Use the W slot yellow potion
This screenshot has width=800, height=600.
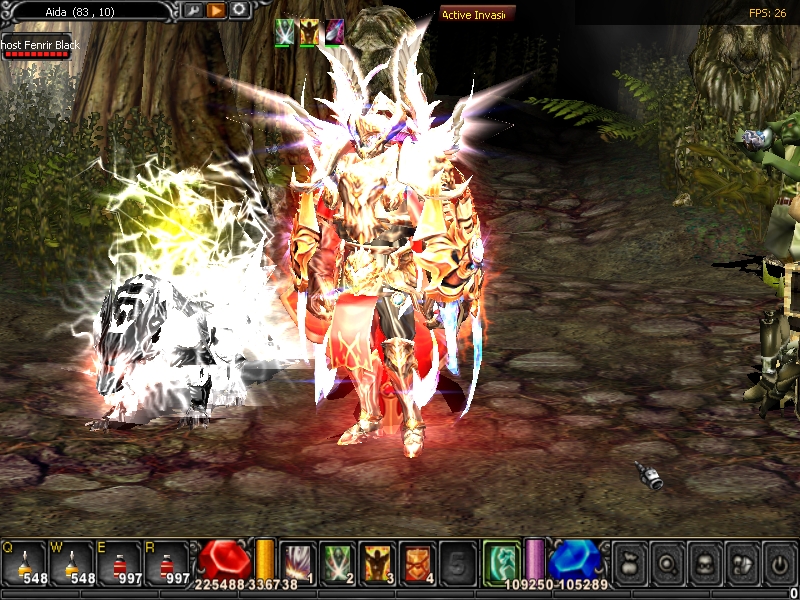[72, 563]
